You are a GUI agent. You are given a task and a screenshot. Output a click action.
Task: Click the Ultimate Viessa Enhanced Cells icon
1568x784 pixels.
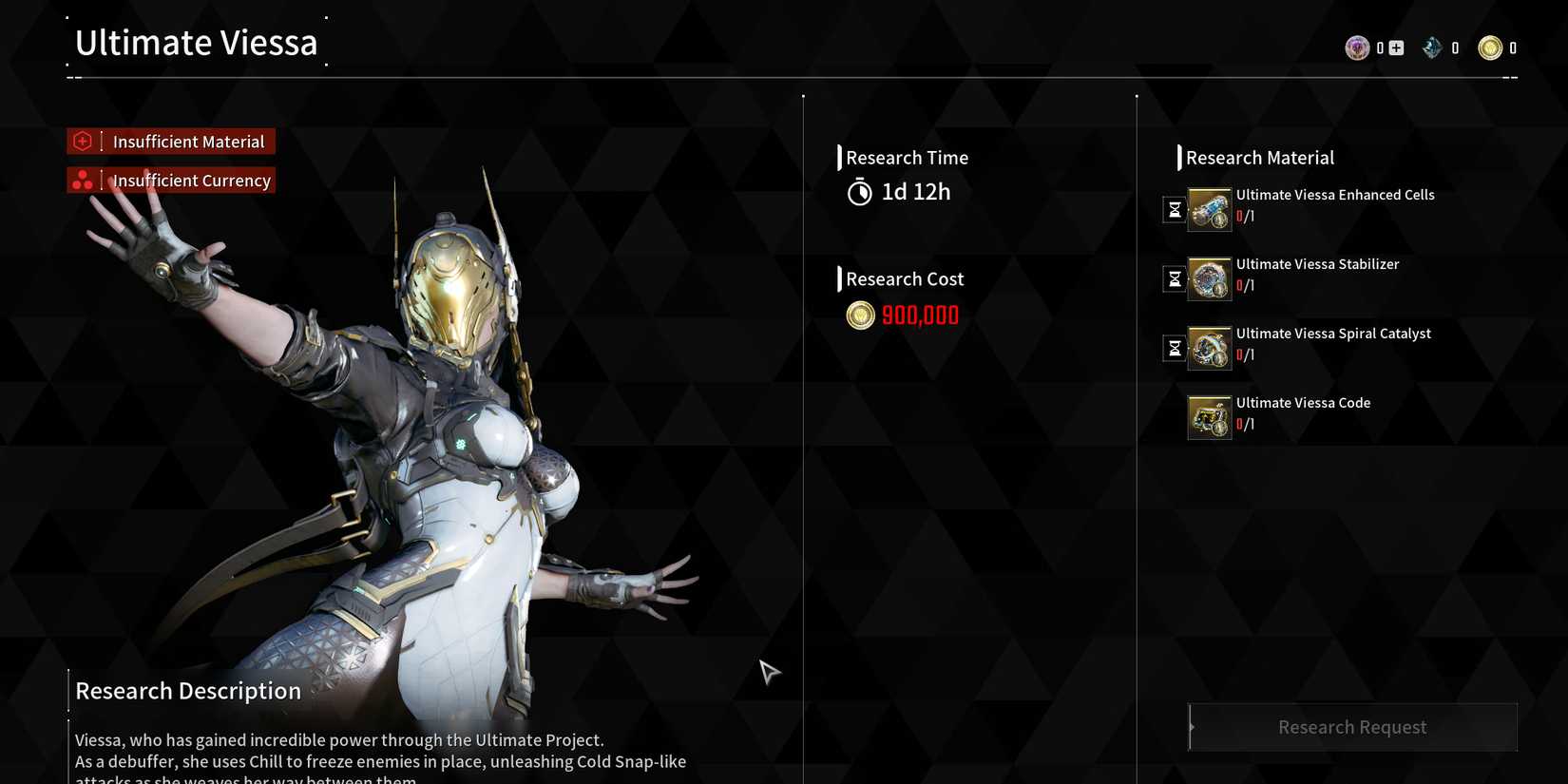pos(1209,210)
